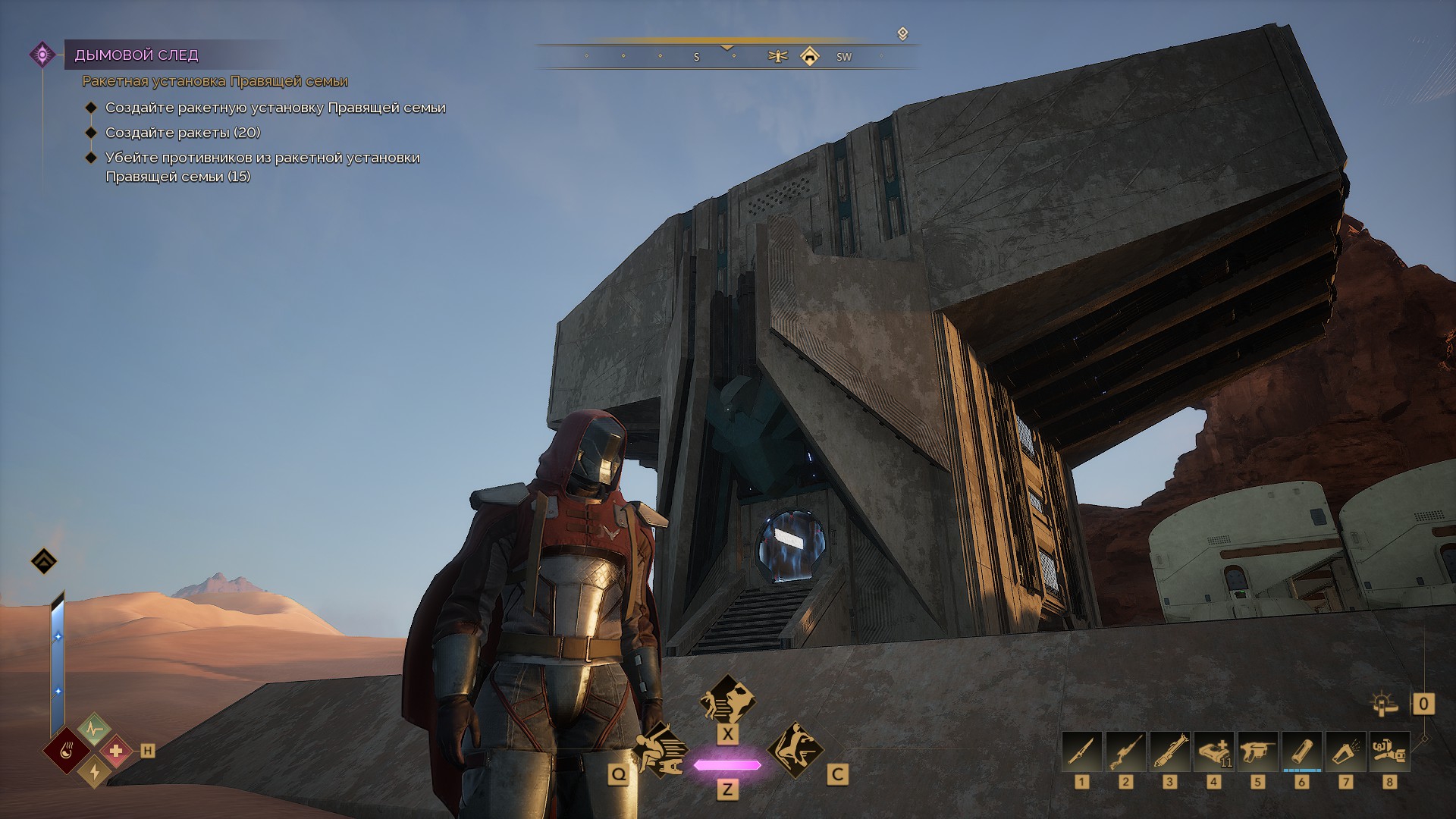This screenshot has width=1456, height=819.
Task: Click the ornithopter marker on the compass
Action: coord(777,56)
